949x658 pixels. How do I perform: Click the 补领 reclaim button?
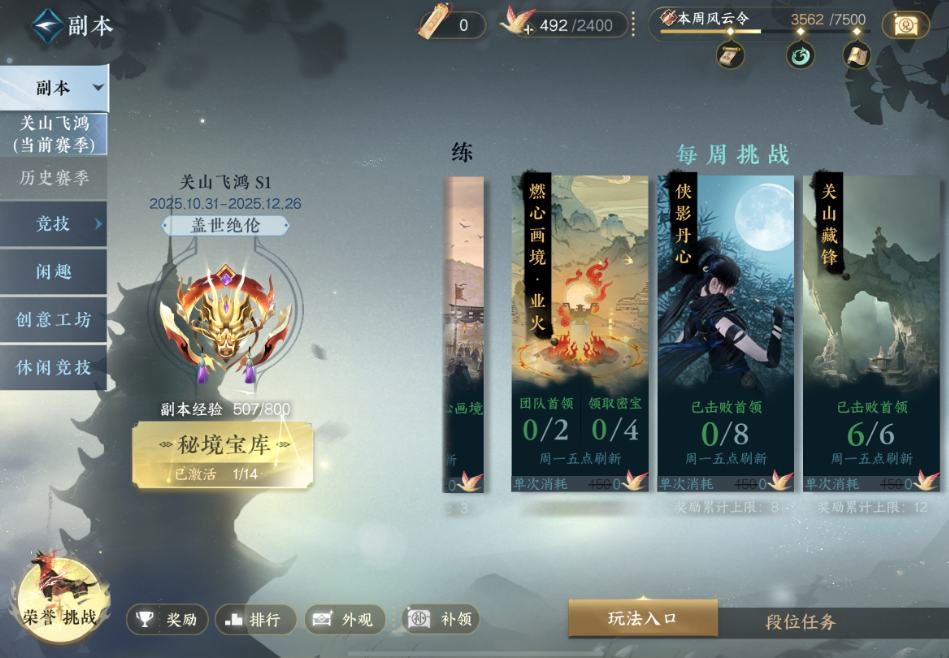tap(440, 620)
